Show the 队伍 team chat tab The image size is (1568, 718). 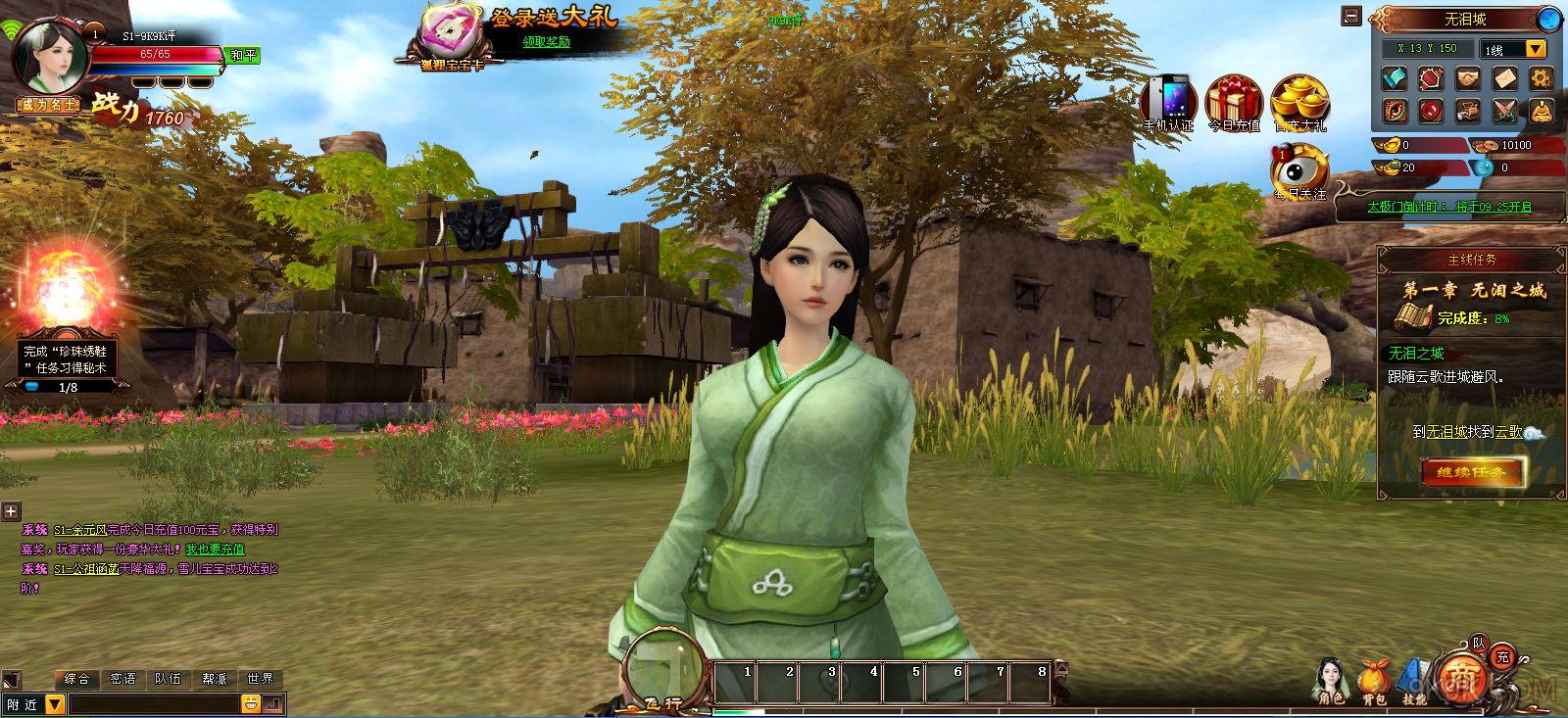(x=169, y=678)
